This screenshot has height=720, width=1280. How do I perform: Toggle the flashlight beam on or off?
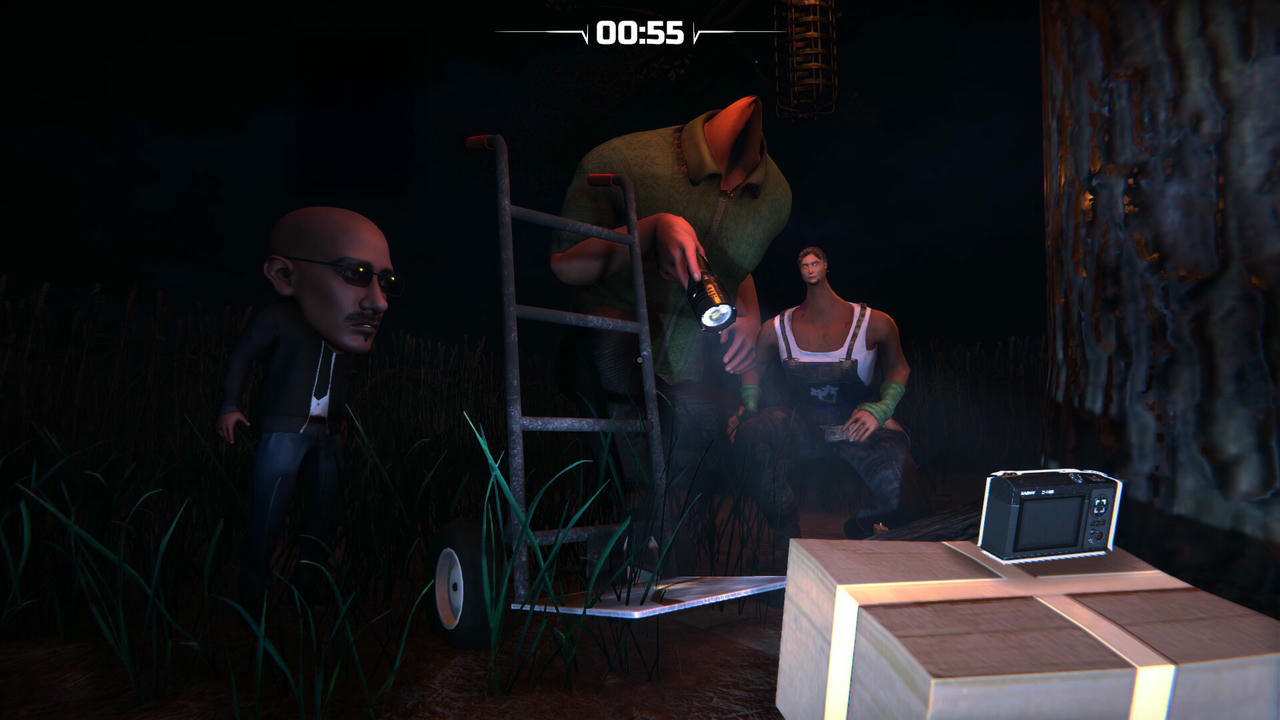[x=718, y=318]
